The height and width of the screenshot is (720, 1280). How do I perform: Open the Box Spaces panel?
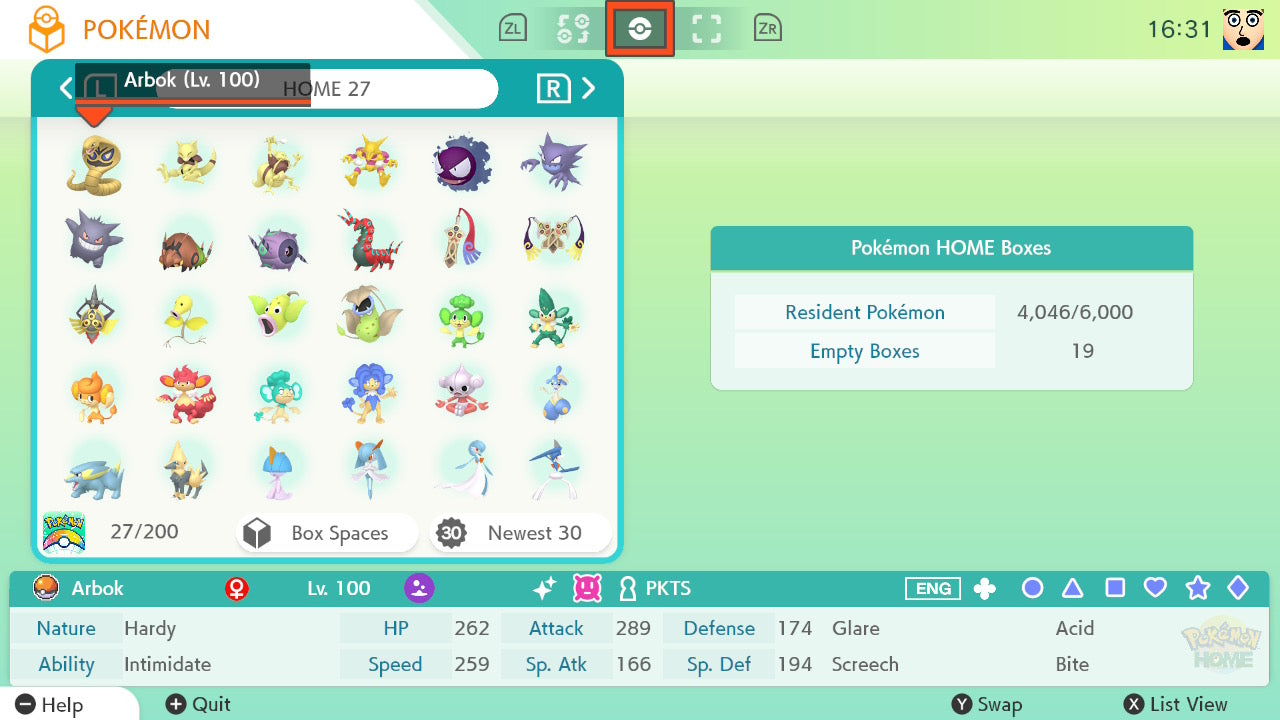pyautogui.click(x=326, y=533)
